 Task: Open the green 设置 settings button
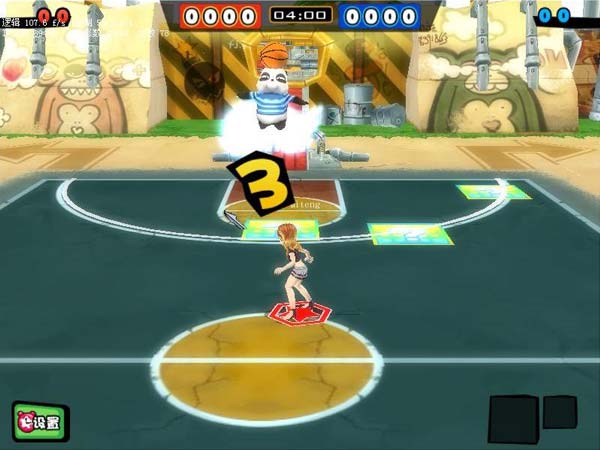coord(40,422)
